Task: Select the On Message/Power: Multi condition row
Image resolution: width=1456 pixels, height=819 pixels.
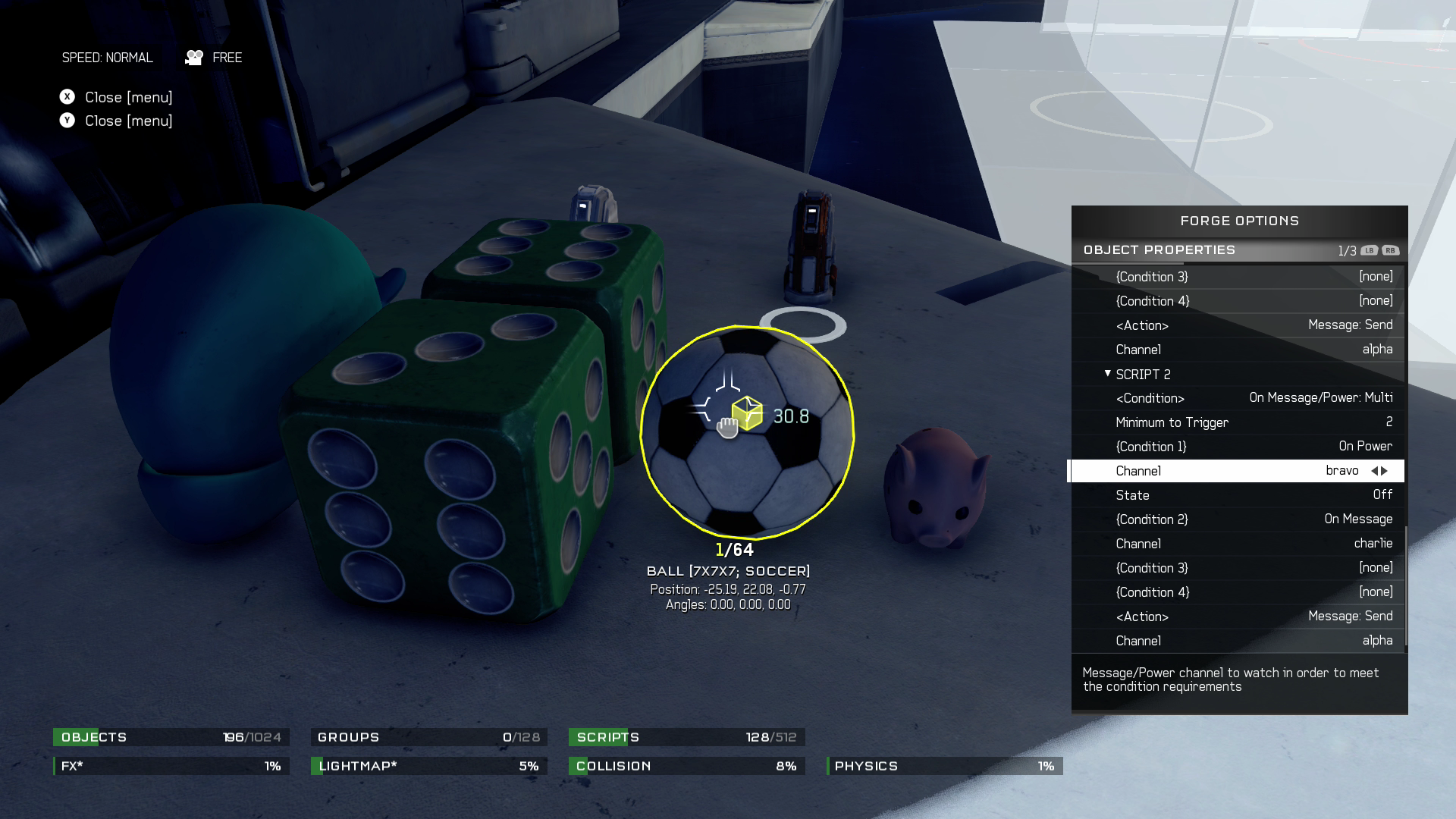Action: point(1238,398)
